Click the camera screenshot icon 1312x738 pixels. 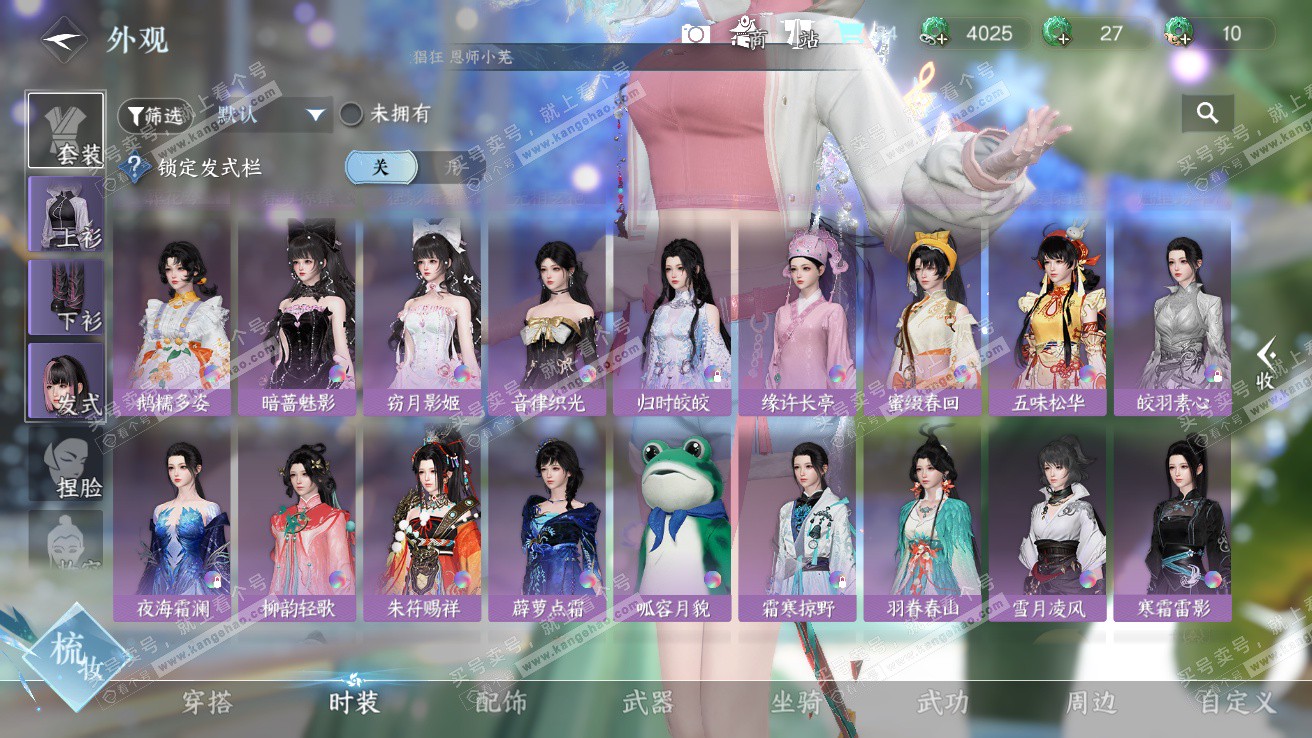point(696,35)
